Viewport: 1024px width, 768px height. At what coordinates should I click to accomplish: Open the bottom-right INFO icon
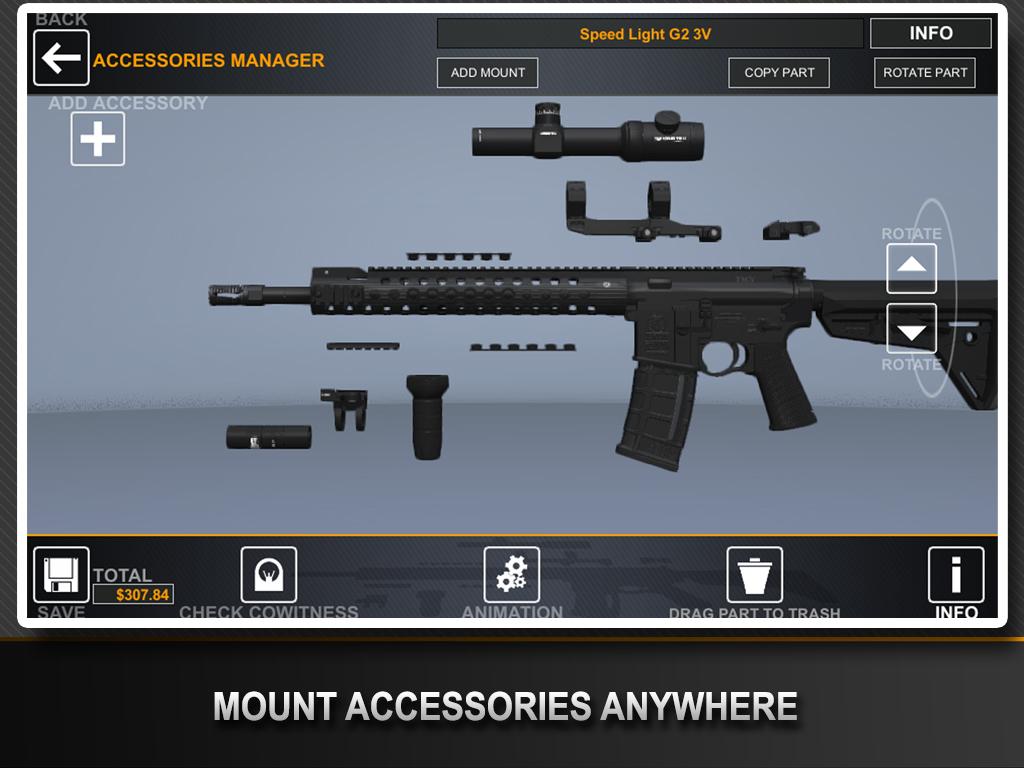click(956, 575)
